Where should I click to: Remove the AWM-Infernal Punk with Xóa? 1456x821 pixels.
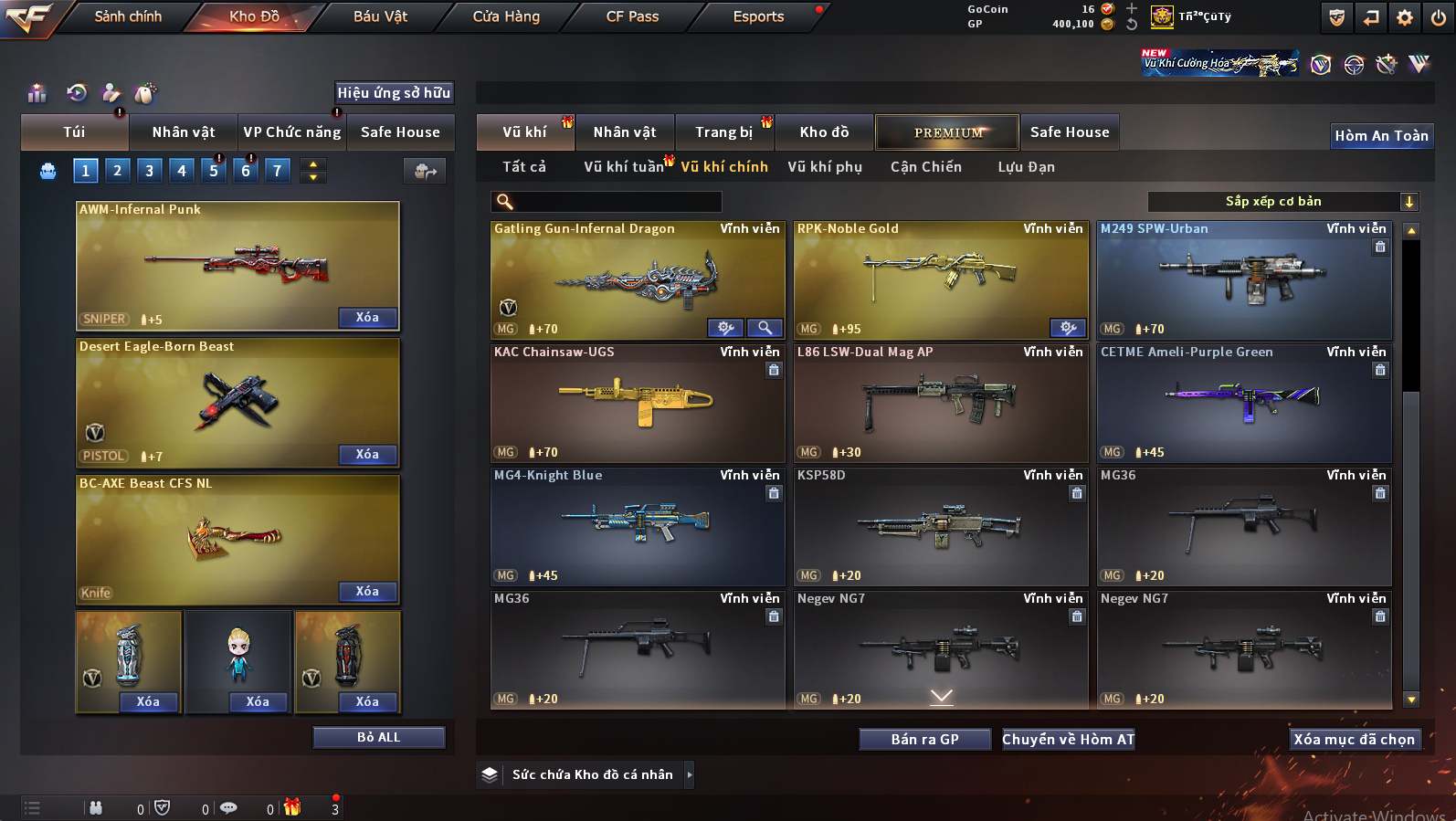367,318
